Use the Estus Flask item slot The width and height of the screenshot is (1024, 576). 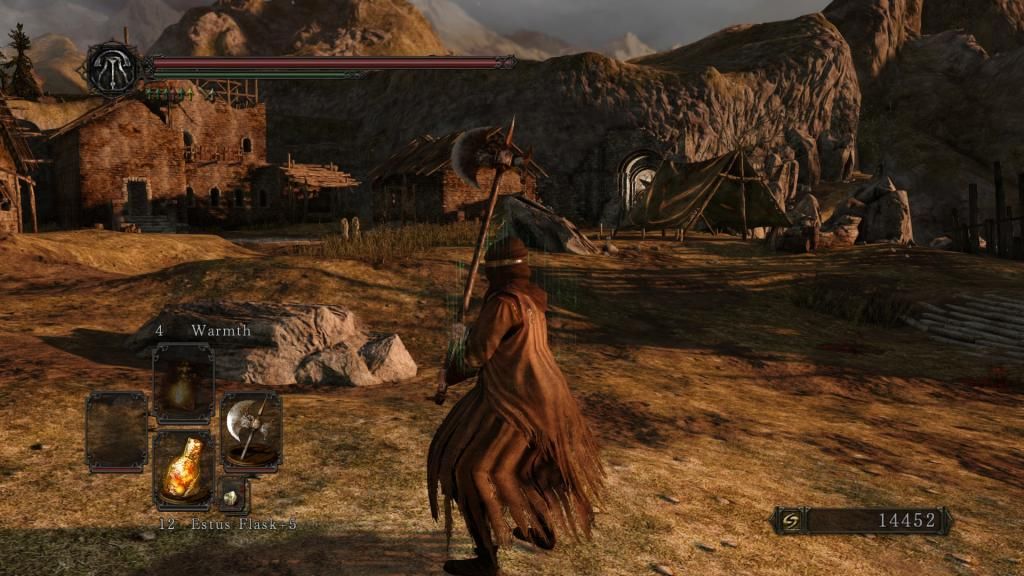(183, 469)
